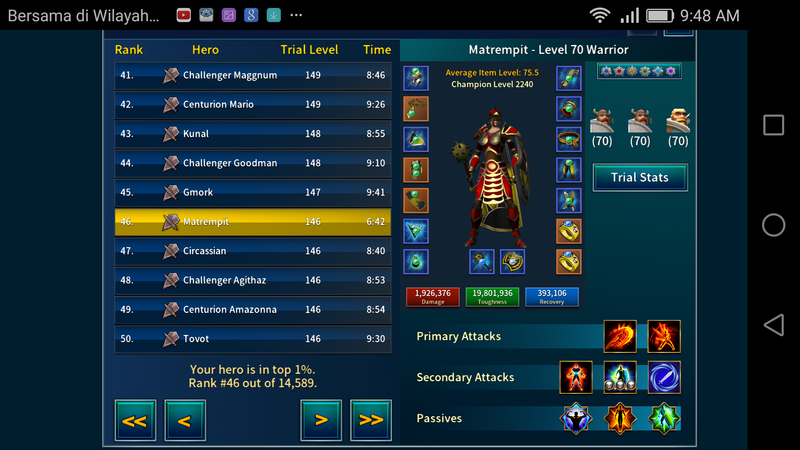Pick Challenger Agithaz in the list
Image resolution: width=800 pixels, height=450 pixels.
coord(253,281)
